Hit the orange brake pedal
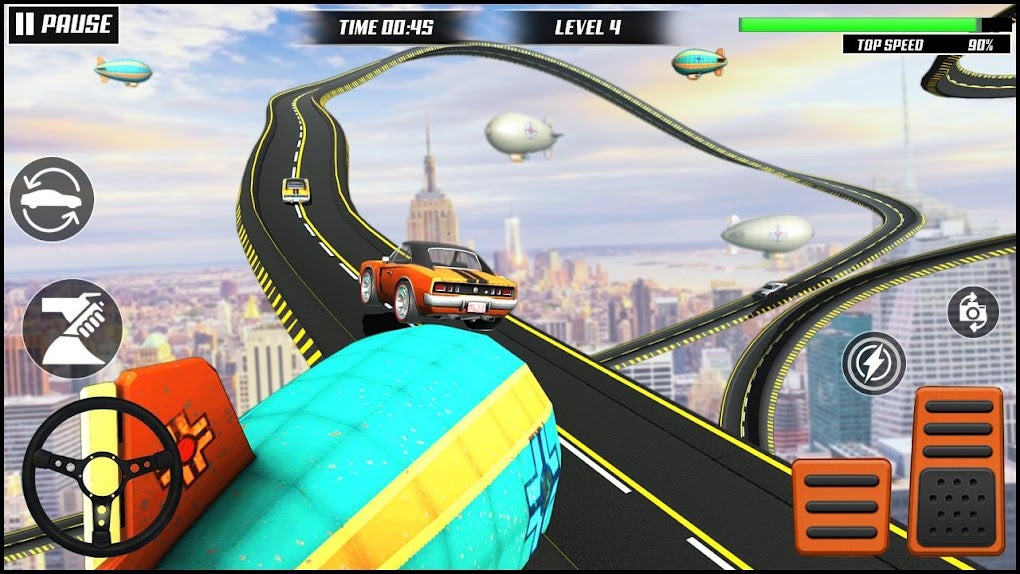 pos(840,506)
